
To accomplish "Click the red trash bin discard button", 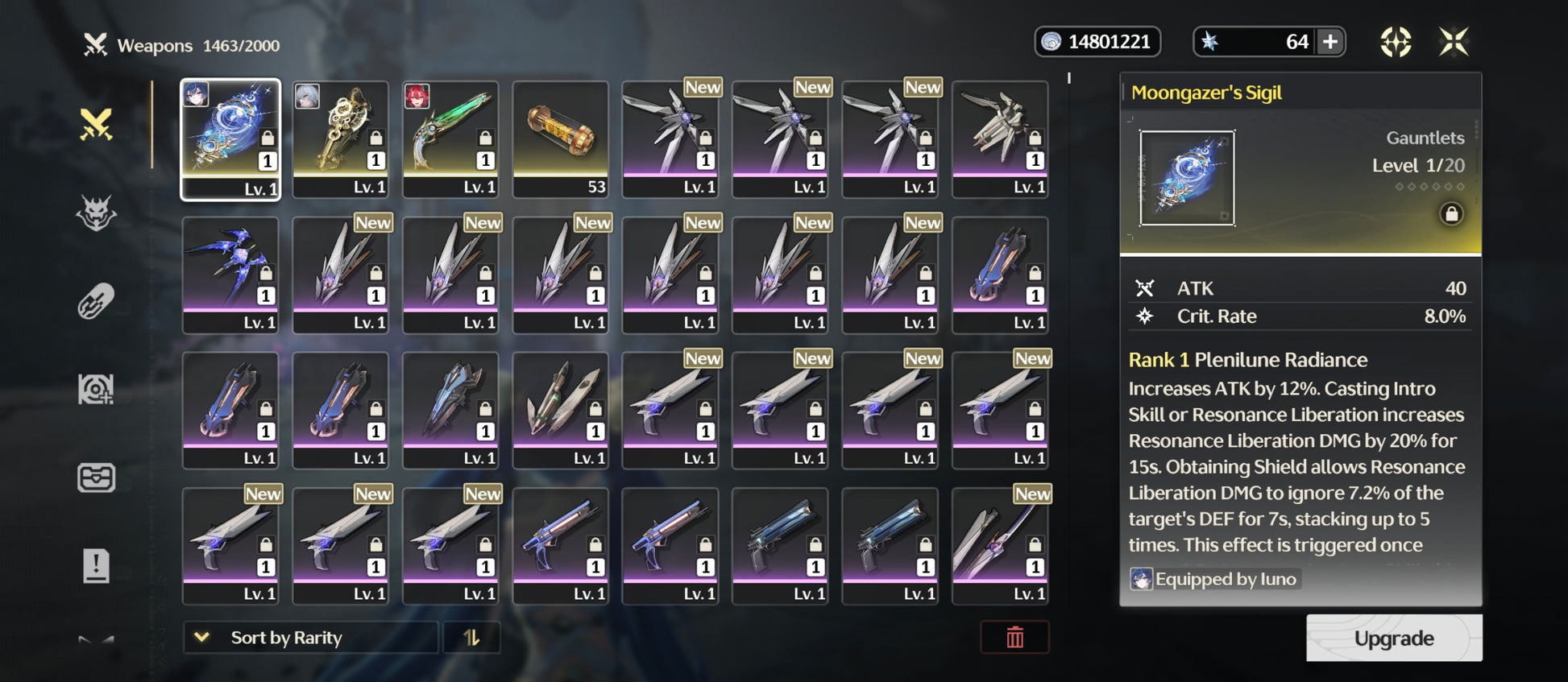I will click(1014, 638).
